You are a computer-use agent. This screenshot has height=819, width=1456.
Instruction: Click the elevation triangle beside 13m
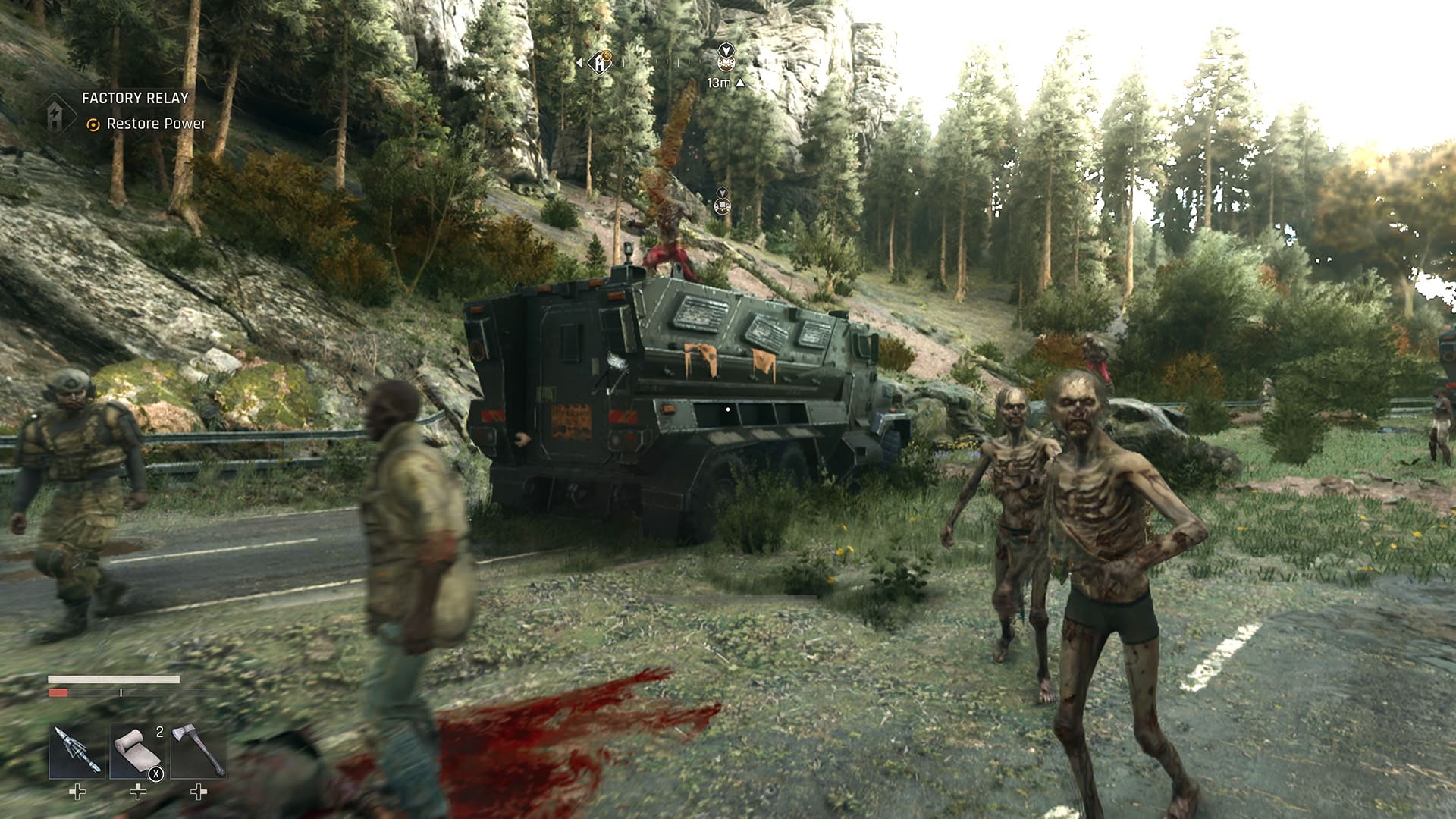click(741, 83)
